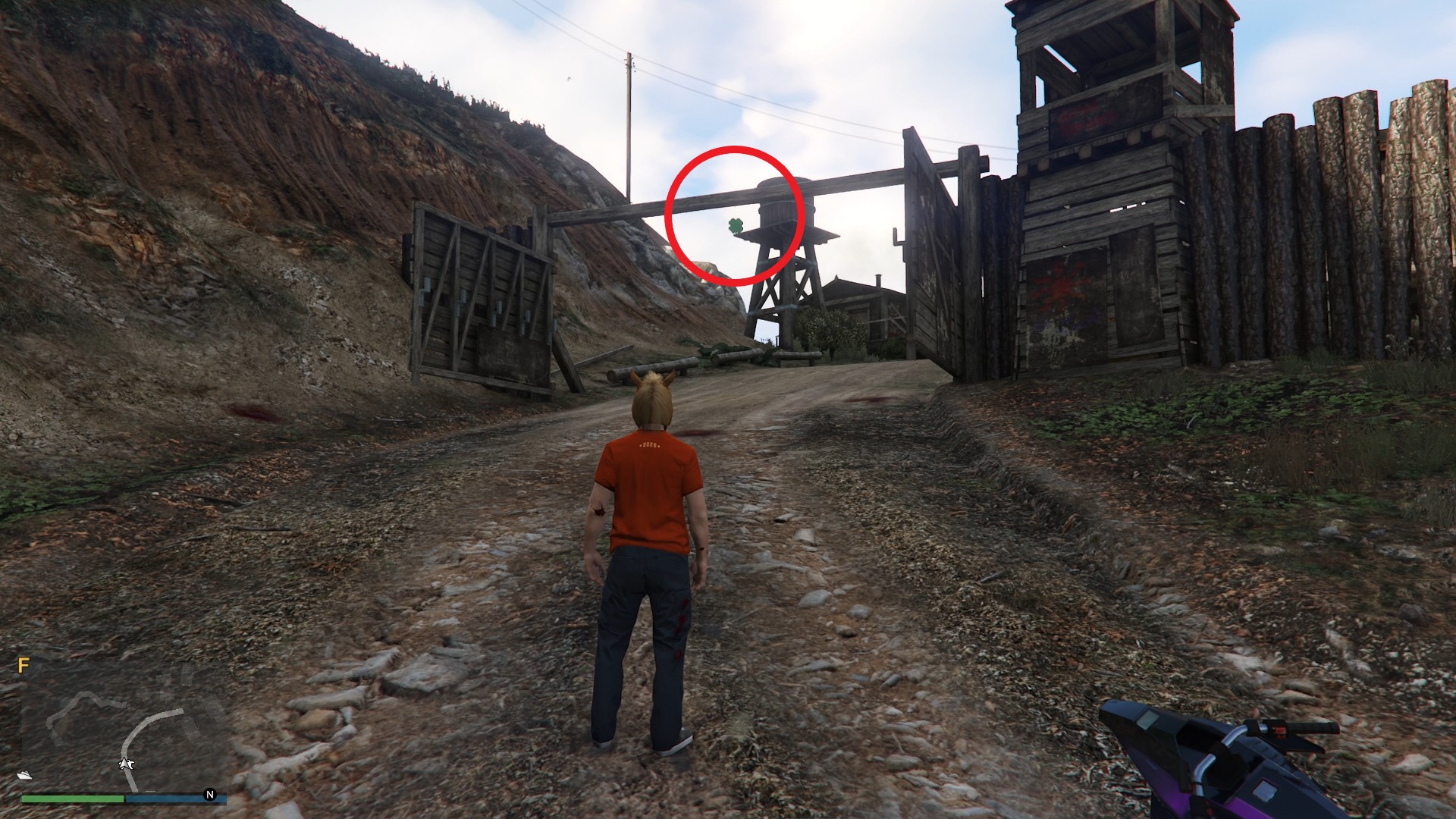This screenshot has height=819, width=1456.
Task: Click the N compass indicator on the minimap
Action: pyautogui.click(x=209, y=793)
